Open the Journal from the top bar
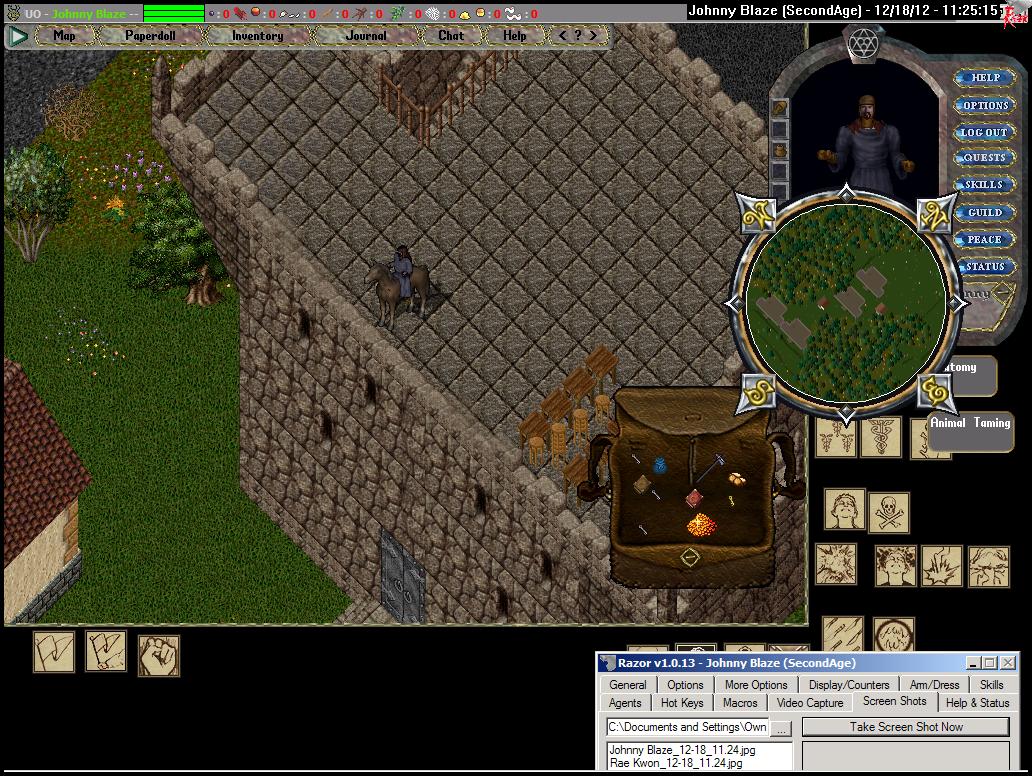Viewport: 1032px width, 776px height. pyautogui.click(x=366, y=35)
